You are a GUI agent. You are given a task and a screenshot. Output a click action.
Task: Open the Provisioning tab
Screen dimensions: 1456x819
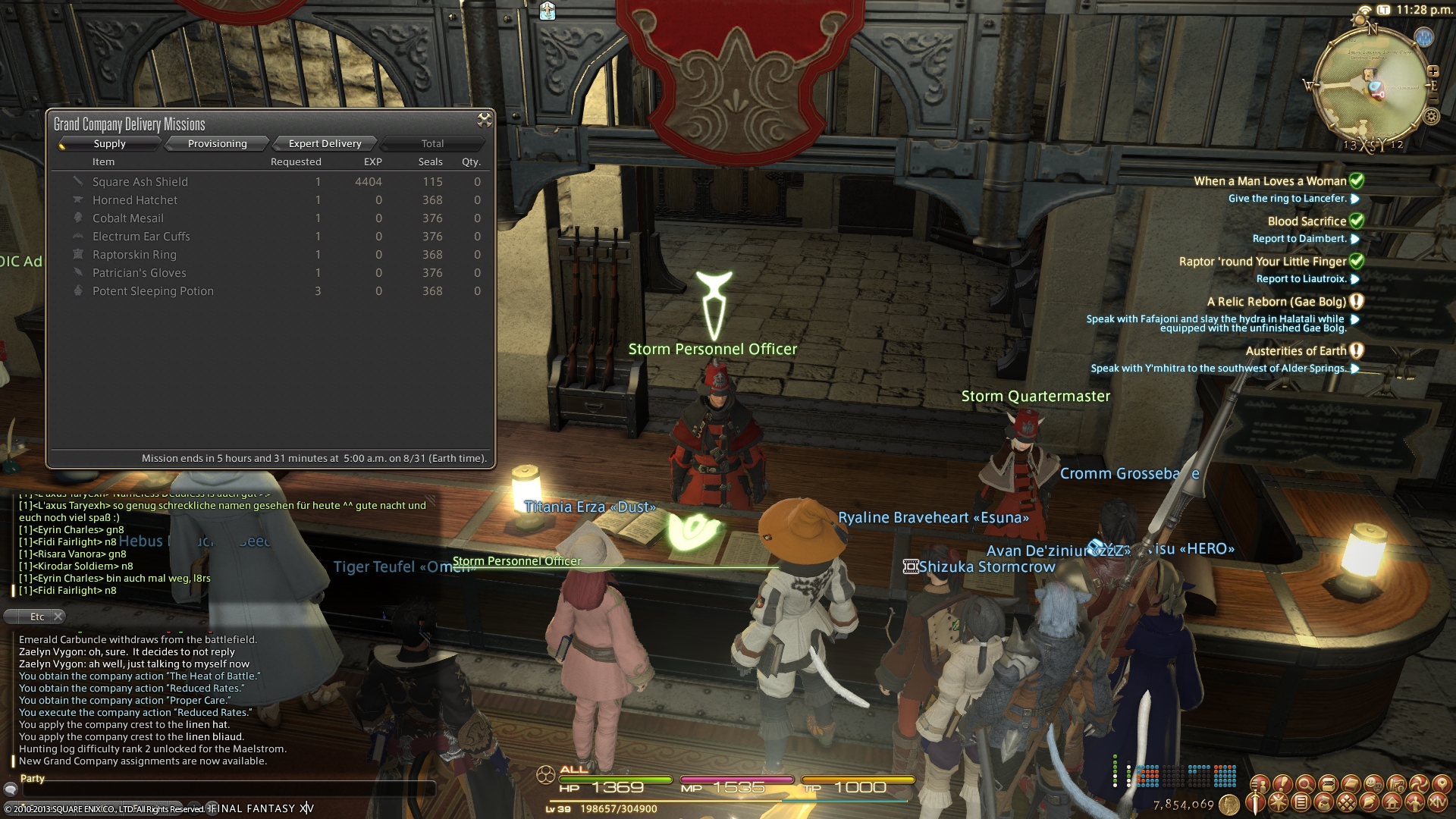coord(218,143)
